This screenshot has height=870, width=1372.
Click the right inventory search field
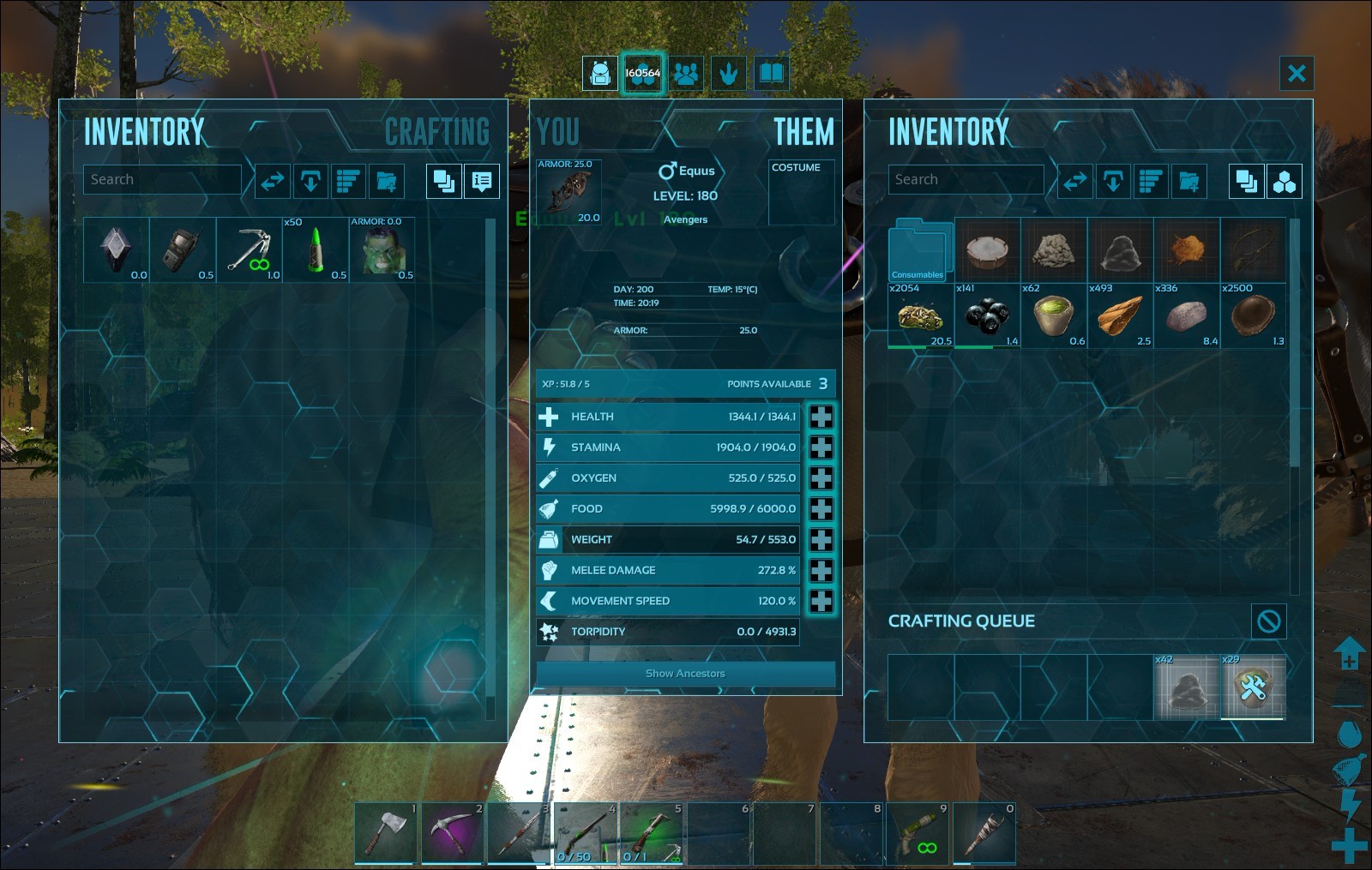966,180
